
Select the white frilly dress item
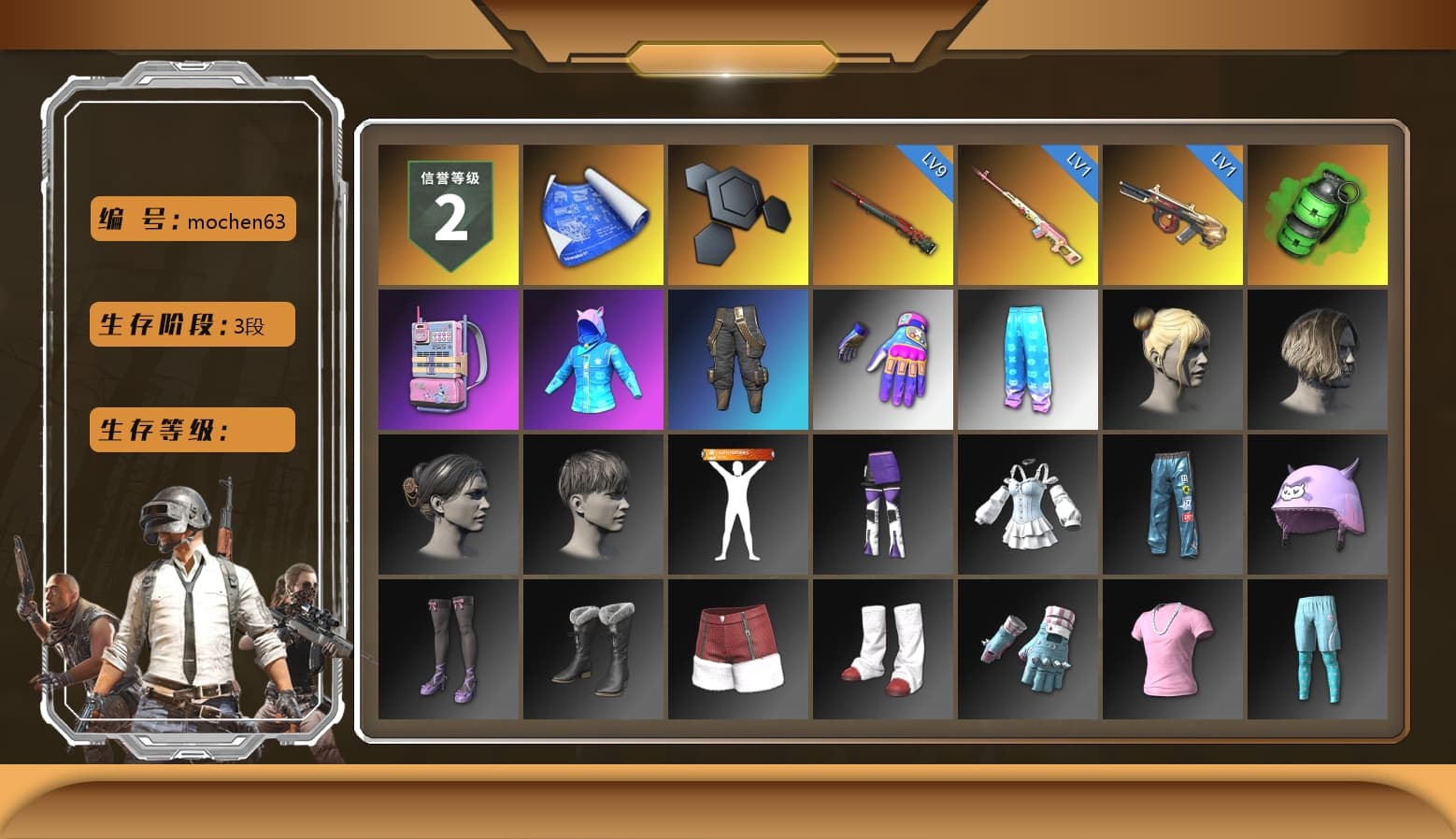(x=1028, y=505)
